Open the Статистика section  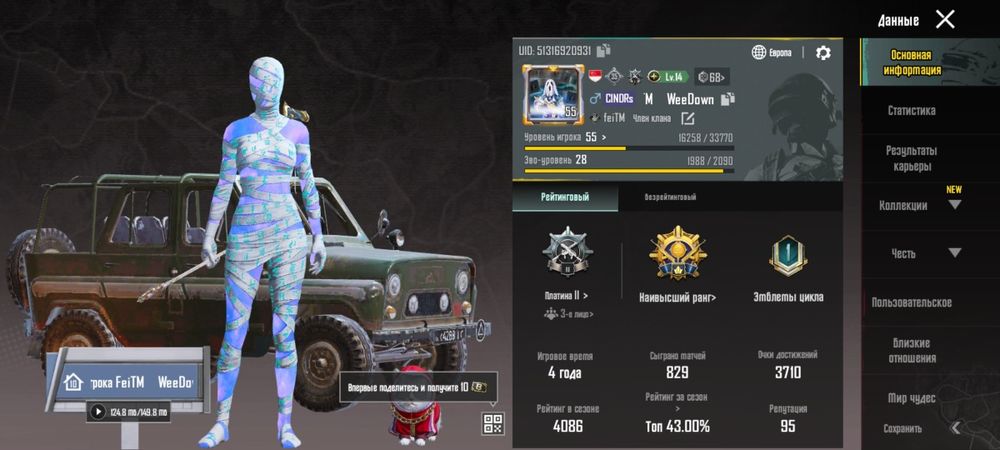[x=911, y=111]
